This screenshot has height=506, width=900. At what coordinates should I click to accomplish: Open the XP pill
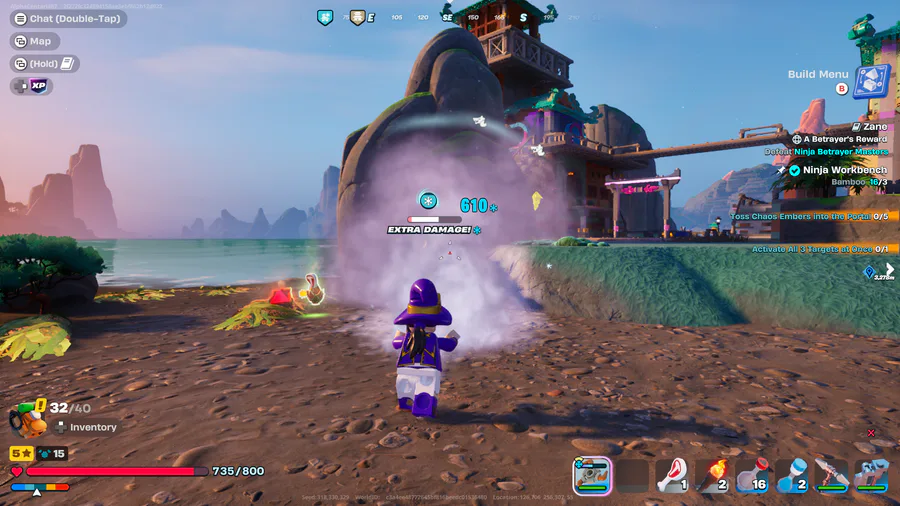(x=32, y=86)
